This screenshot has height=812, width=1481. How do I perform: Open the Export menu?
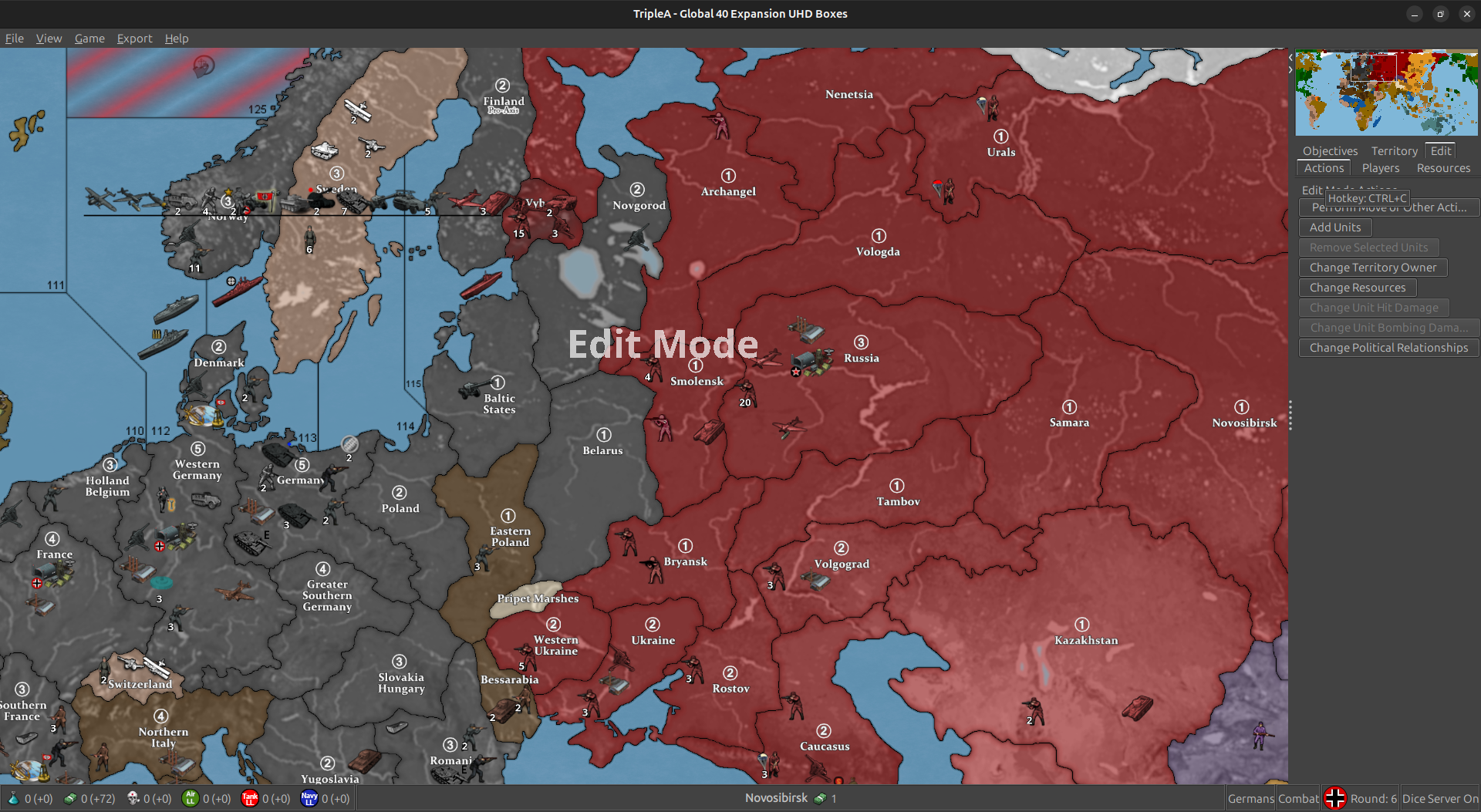point(134,38)
